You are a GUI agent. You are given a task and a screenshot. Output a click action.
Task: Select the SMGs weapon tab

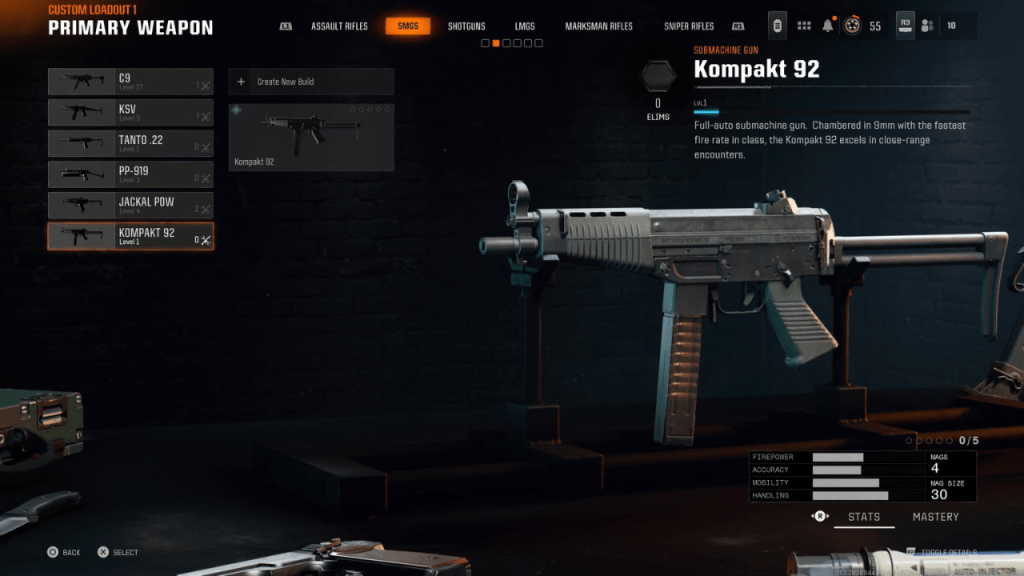[x=408, y=26]
